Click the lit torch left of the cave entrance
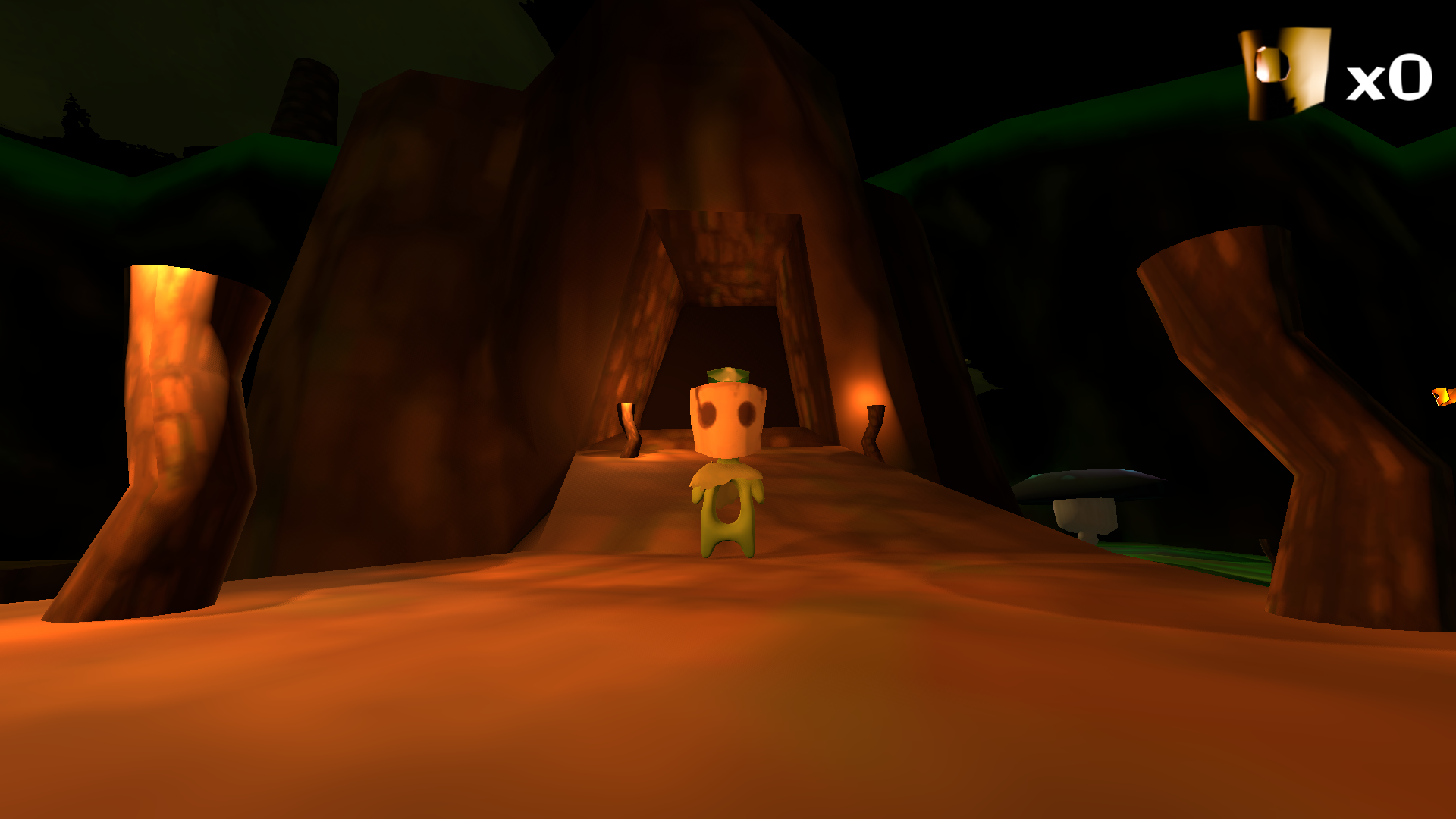1456x819 pixels. click(x=628, y=425)
